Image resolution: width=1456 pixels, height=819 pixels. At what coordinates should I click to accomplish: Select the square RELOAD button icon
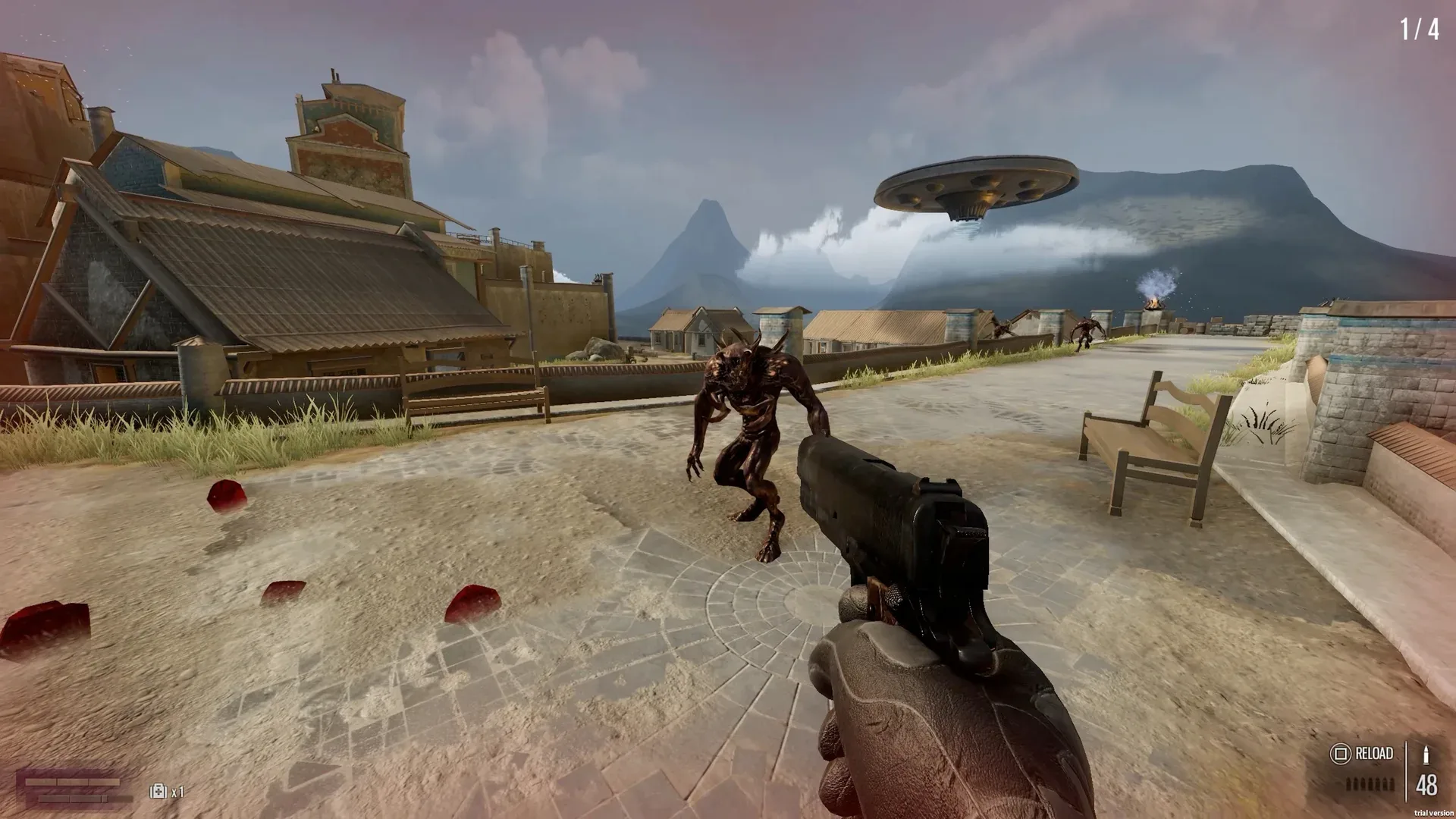point(1341,754)
